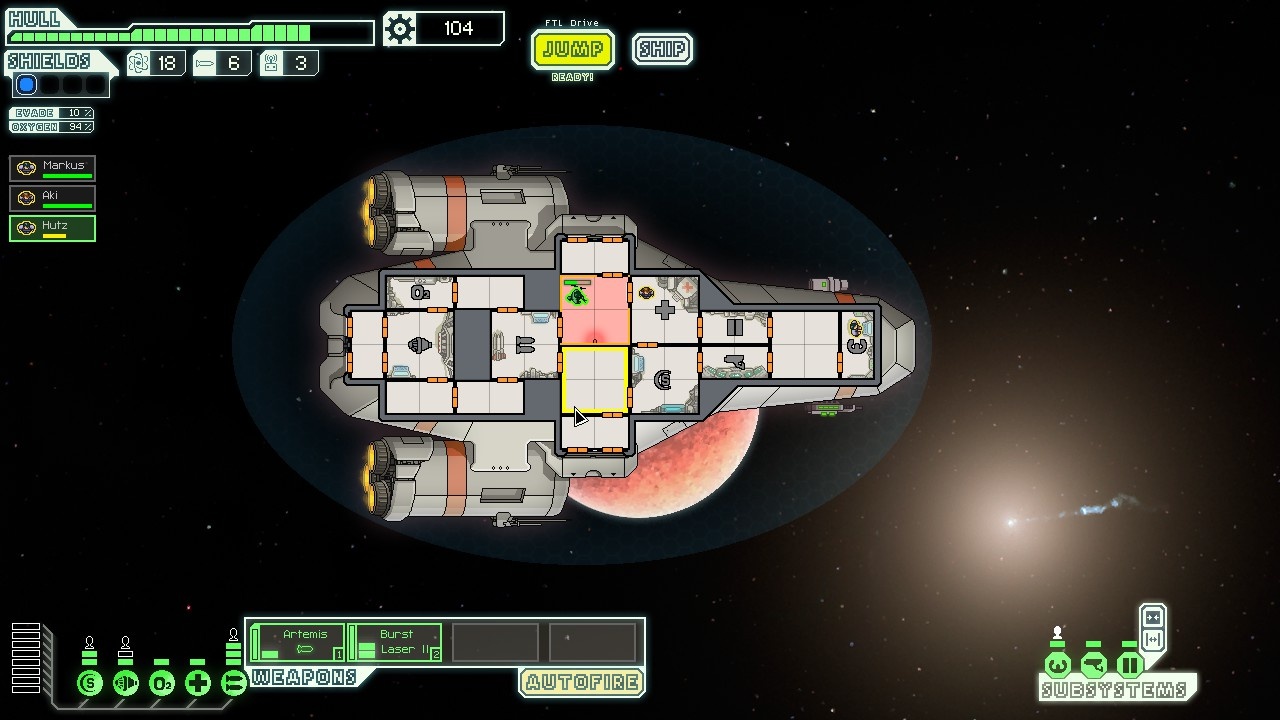Screen dimensions: 1280x720
Task: Click the door control subsystem icon
Action: point(1130,665)
